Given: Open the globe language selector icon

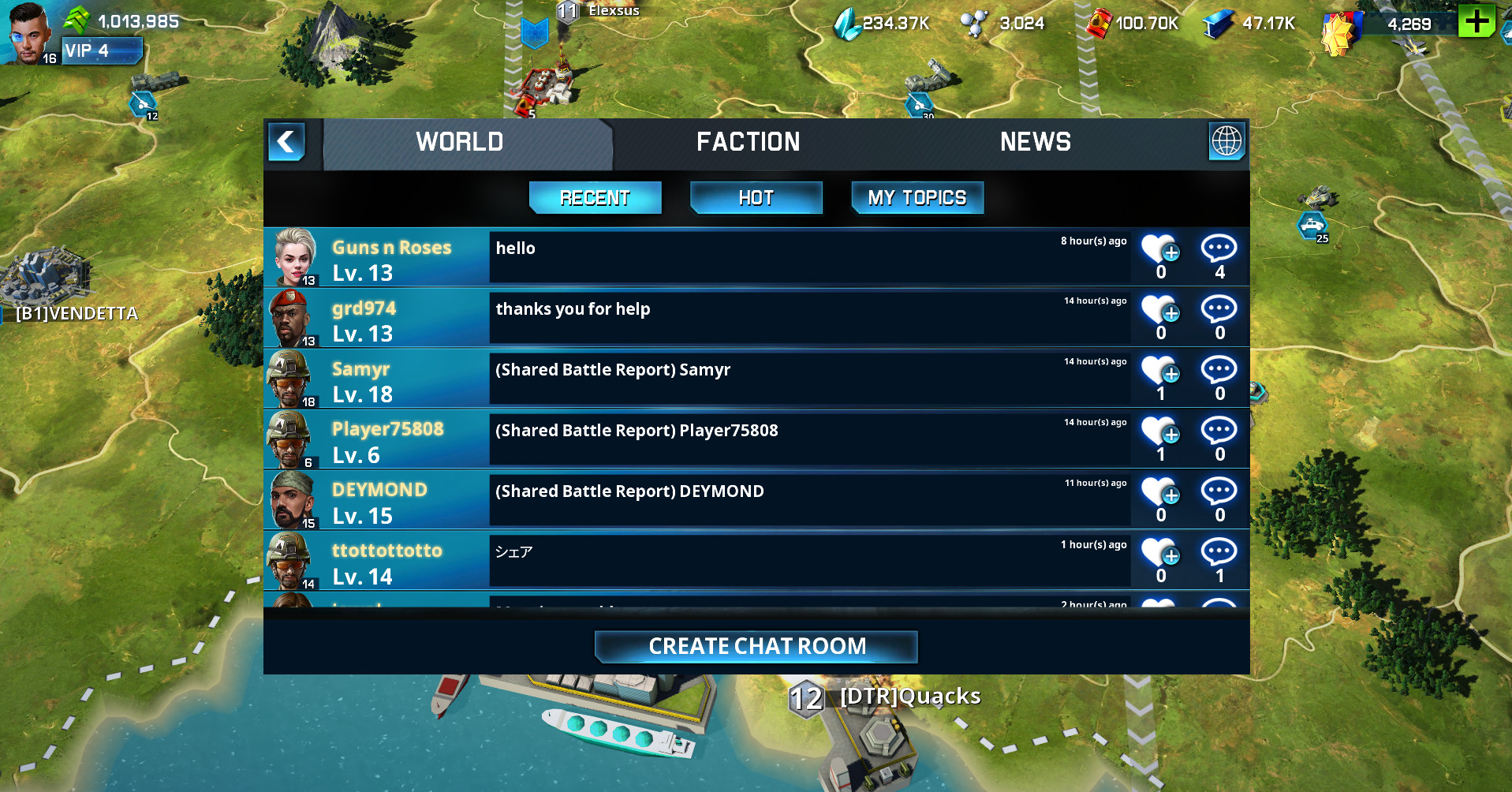Looking at the screenshot, I should [1226, 143].
